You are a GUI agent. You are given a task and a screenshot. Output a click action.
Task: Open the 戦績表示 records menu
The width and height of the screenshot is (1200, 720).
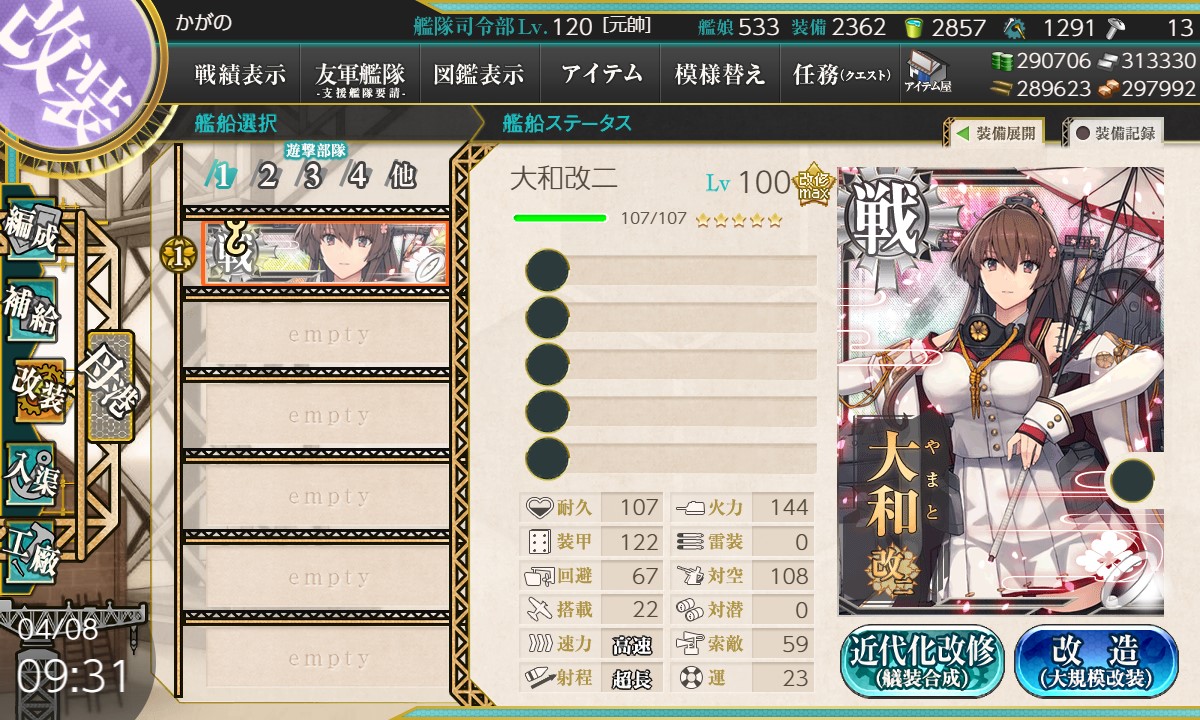click(240, 74)
